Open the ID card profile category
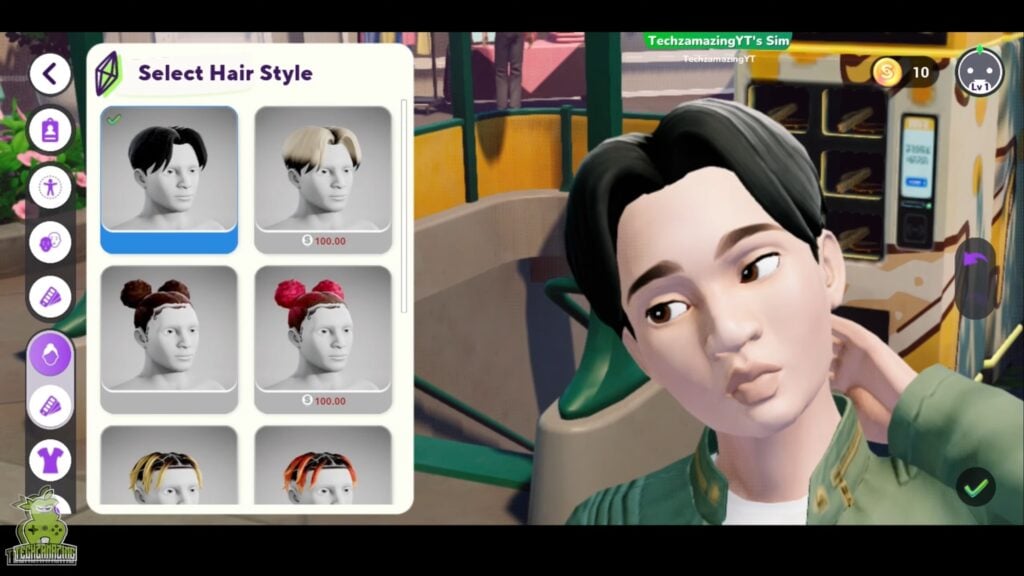 click(x=50, y=130)
